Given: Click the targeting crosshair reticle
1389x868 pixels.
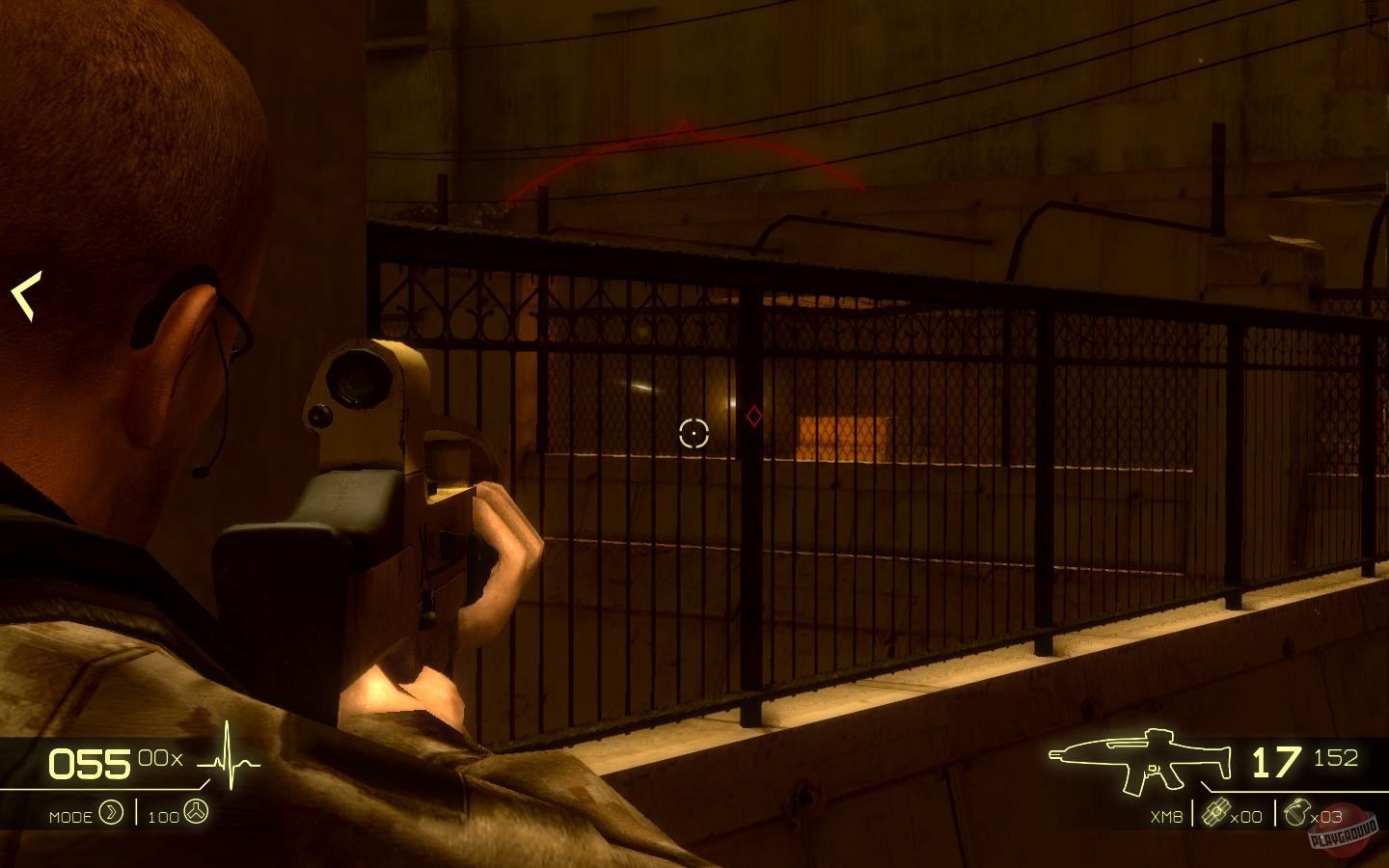Looking at the screenshot, I should 694,435.
